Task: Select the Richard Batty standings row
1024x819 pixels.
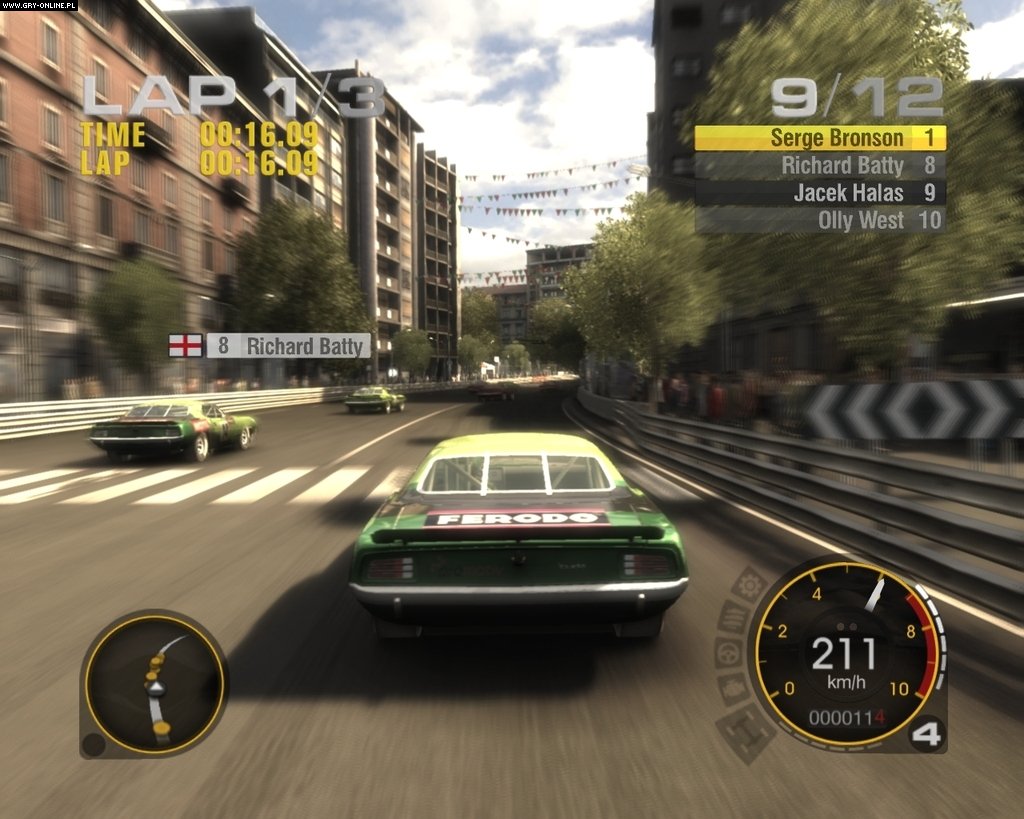Action: pyautogui.click(x=820, y=165)
